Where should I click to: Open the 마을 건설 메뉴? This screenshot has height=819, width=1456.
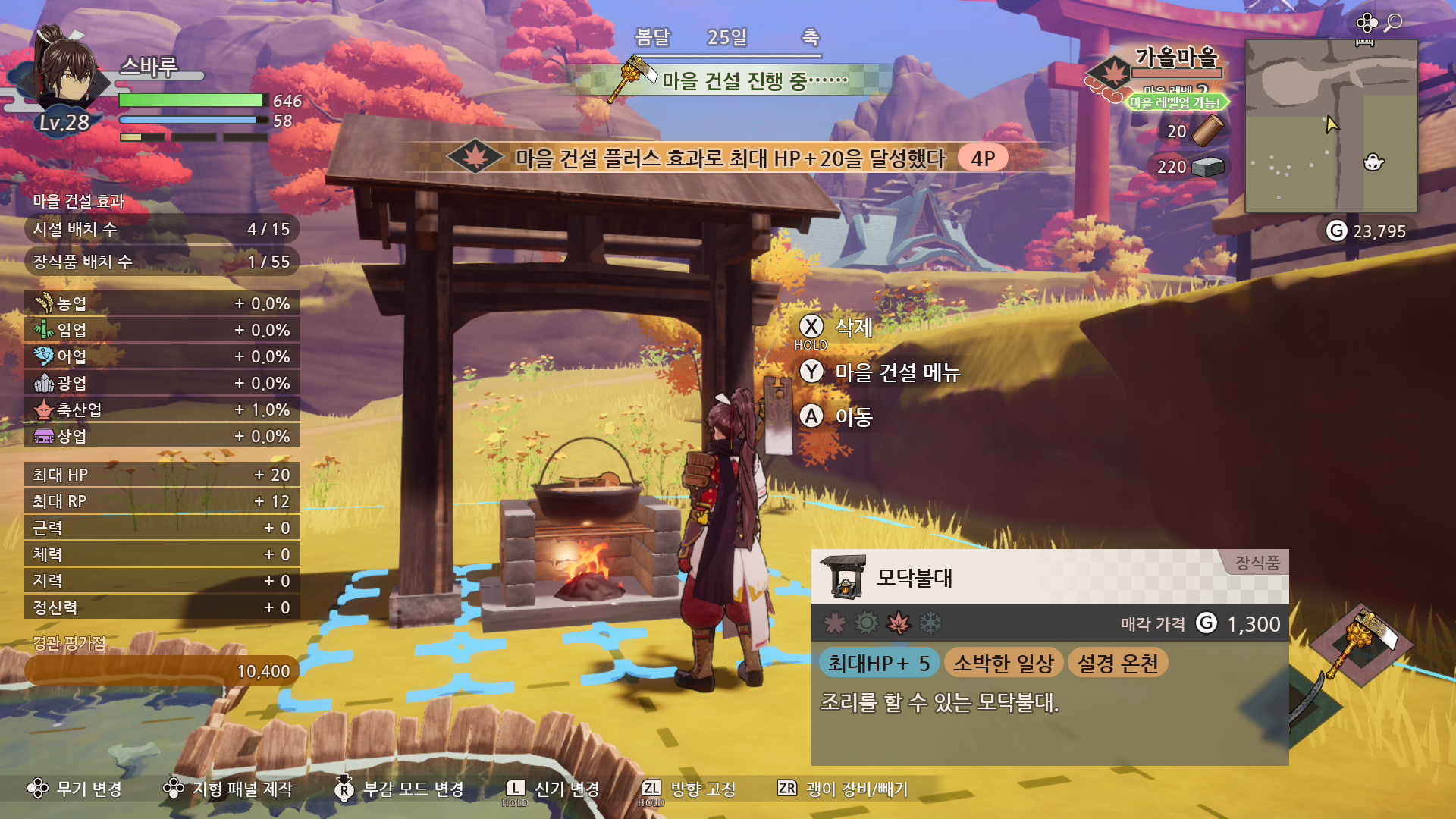880,372
